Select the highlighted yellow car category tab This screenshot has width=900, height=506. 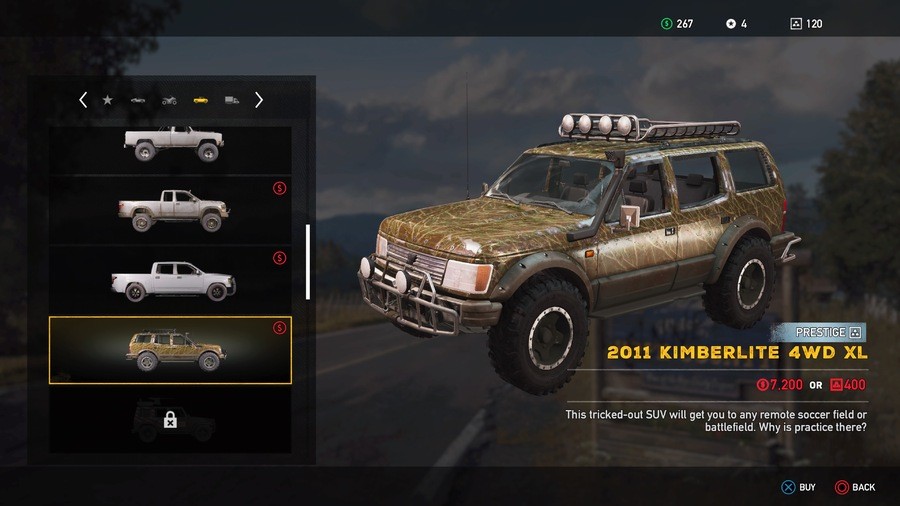[200, 101]
